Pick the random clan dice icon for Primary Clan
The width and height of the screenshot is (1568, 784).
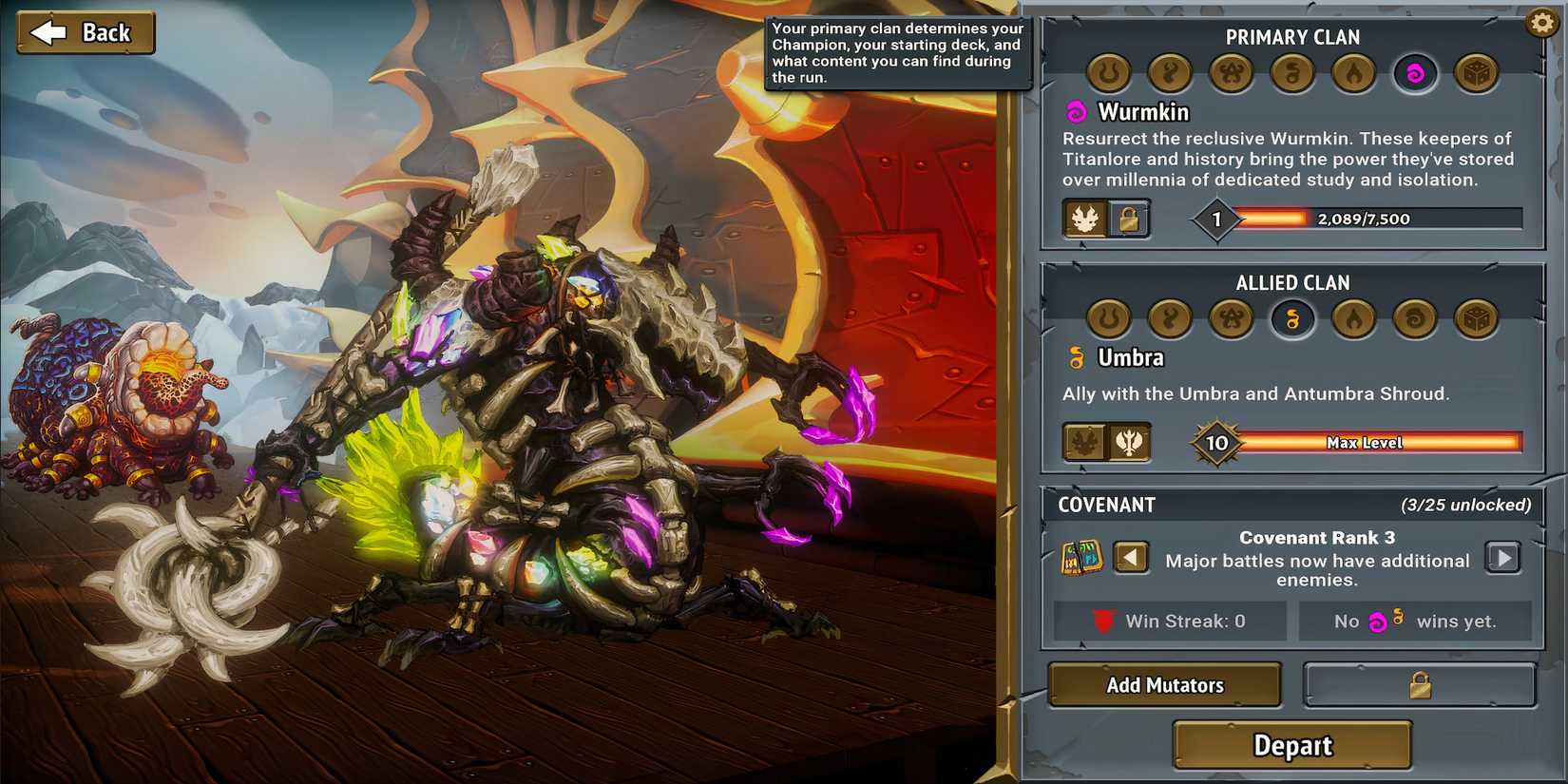(x=1476, y=74)
